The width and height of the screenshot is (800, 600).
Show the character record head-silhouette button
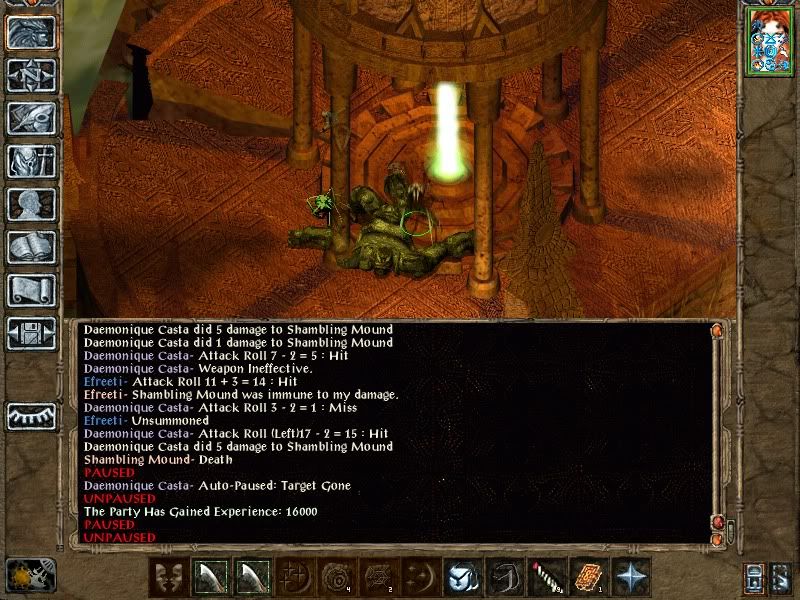coord(31,204)
